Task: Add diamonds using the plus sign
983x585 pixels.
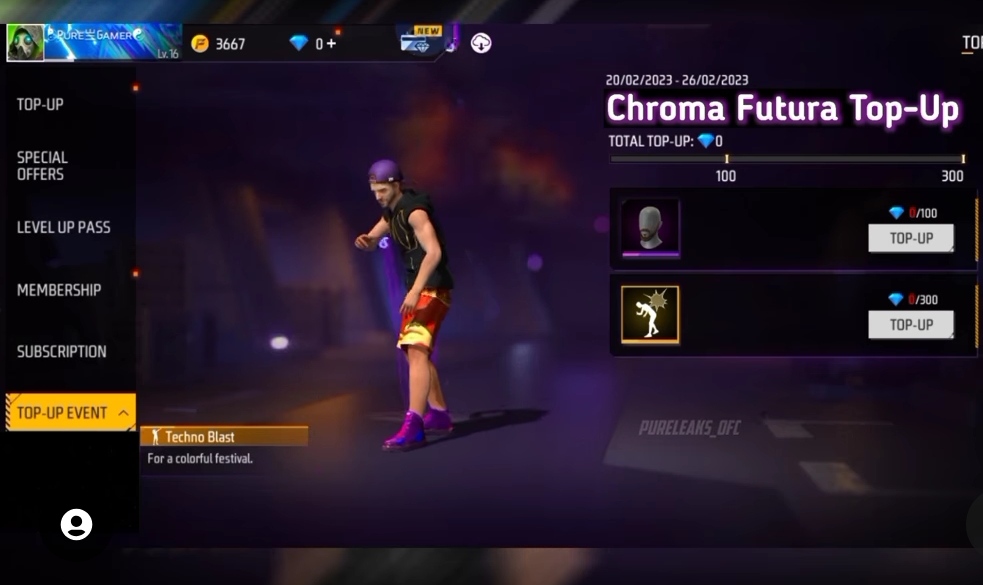Action: (x=331, y=43)
